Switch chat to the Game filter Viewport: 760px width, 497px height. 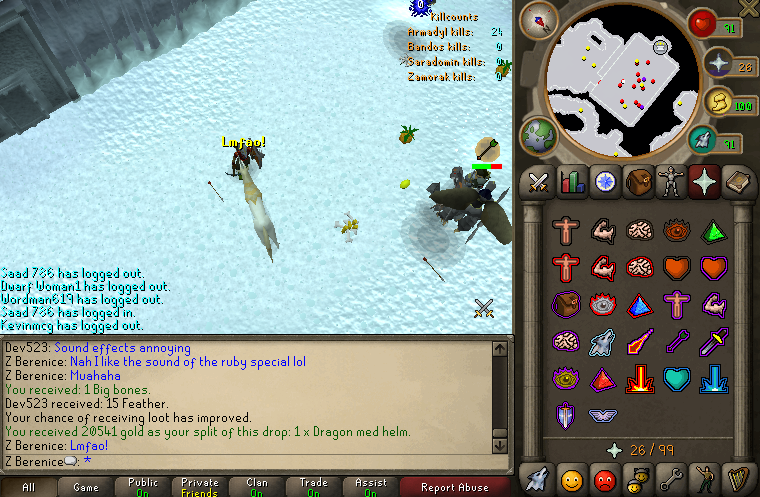click(85, 487)
